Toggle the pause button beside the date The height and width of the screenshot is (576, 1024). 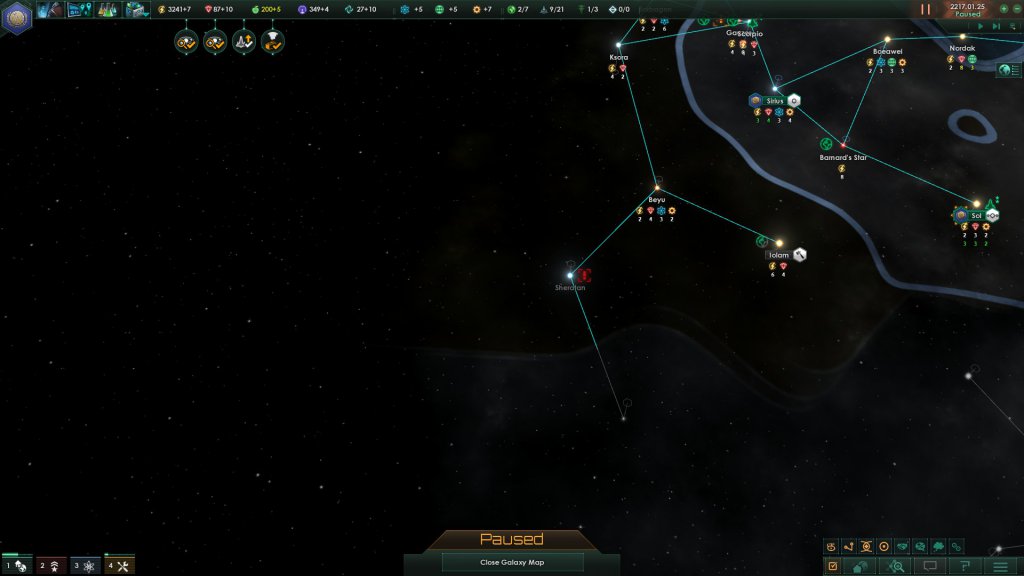tap(925, 9)
